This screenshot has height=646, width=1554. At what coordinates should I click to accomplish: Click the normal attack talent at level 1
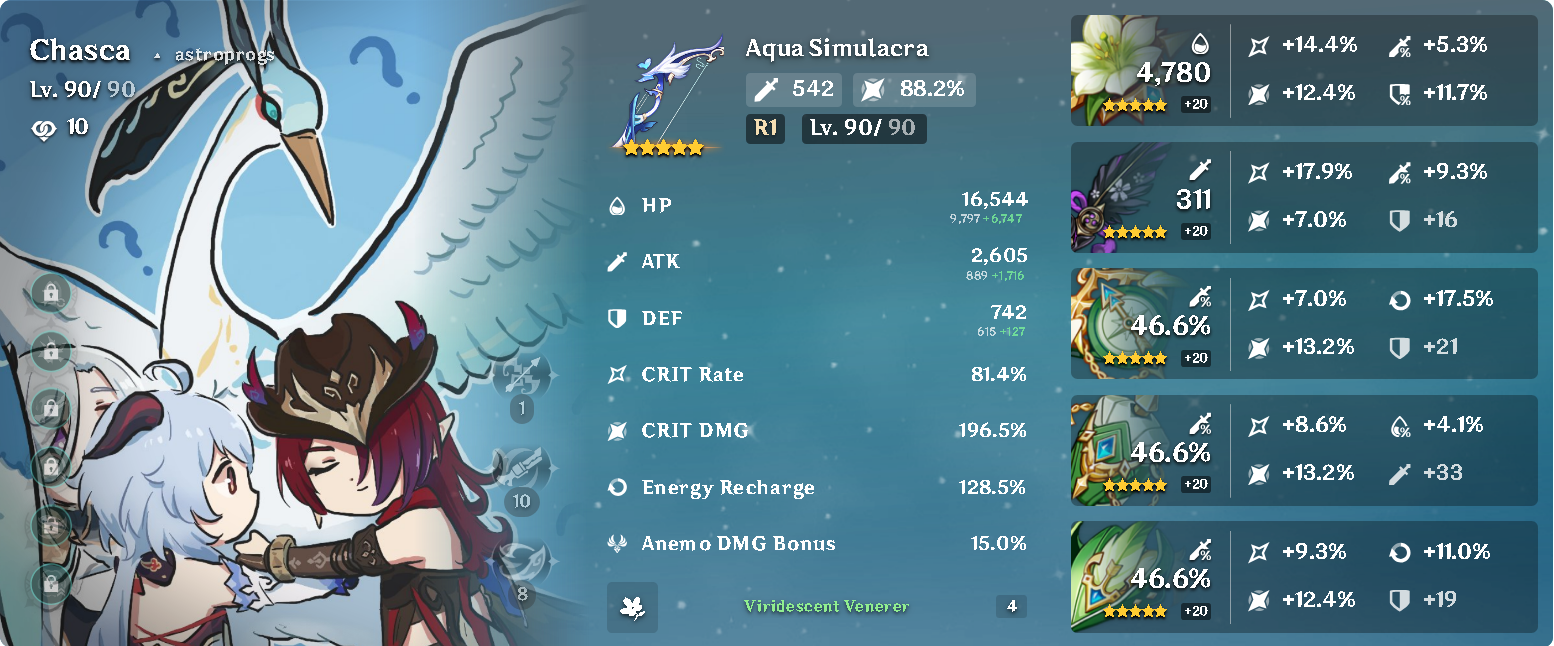(x=521, y=376)
